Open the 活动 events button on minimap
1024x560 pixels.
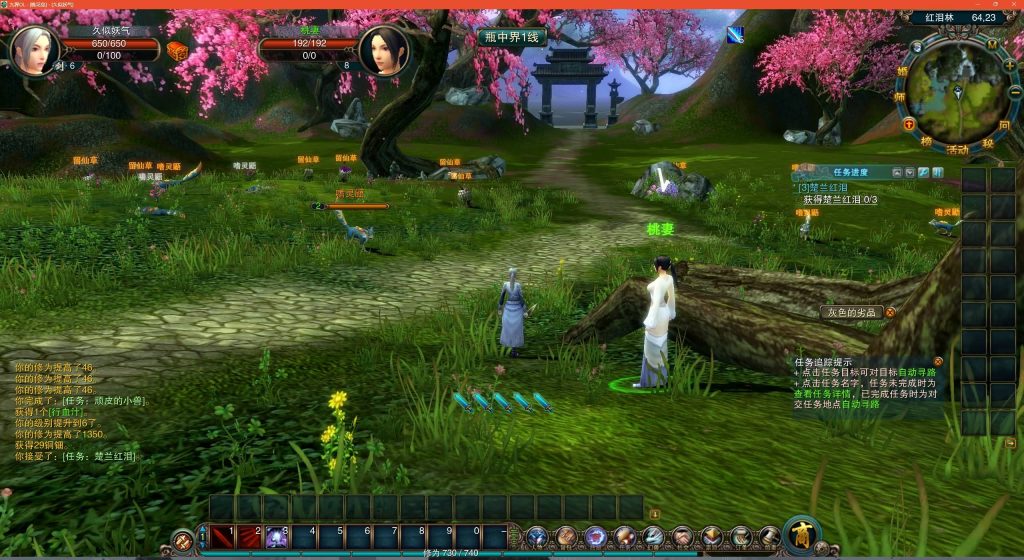tap(958, 148)
